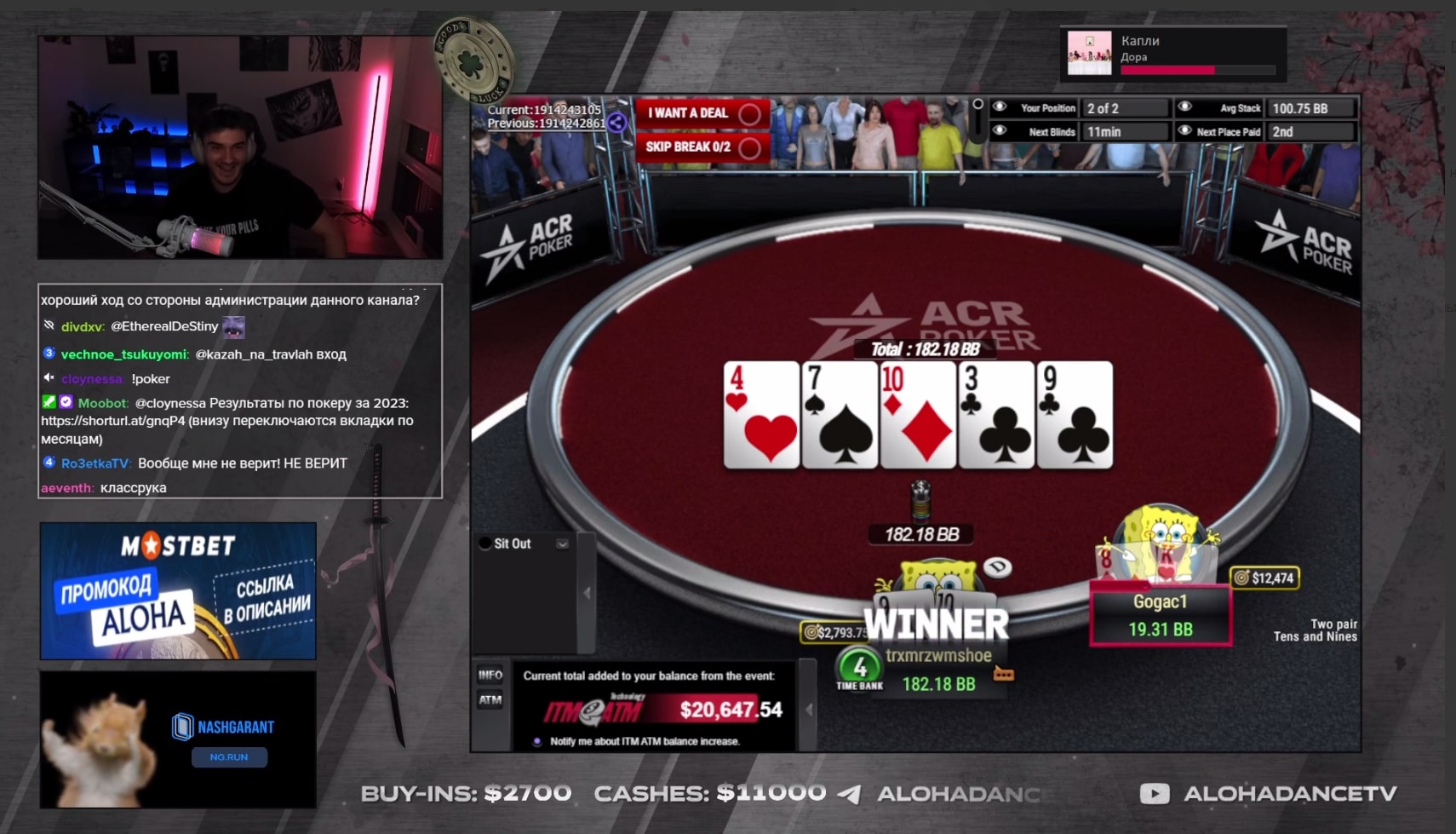Click the YouTube icon next to ALOHADANCETV
The image size is (1456, 834).
1155,793
